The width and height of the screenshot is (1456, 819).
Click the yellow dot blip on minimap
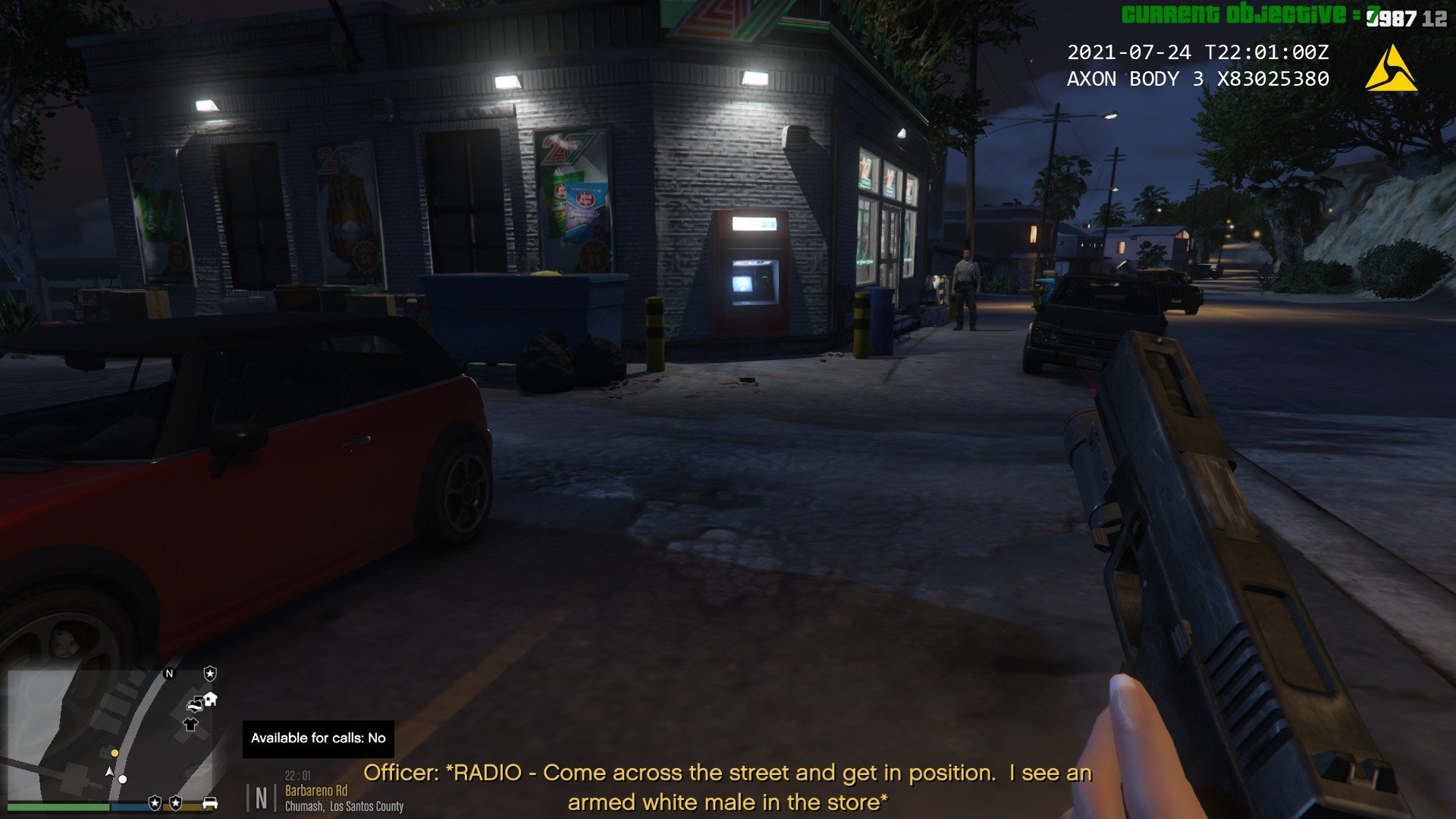coord(115,753)
